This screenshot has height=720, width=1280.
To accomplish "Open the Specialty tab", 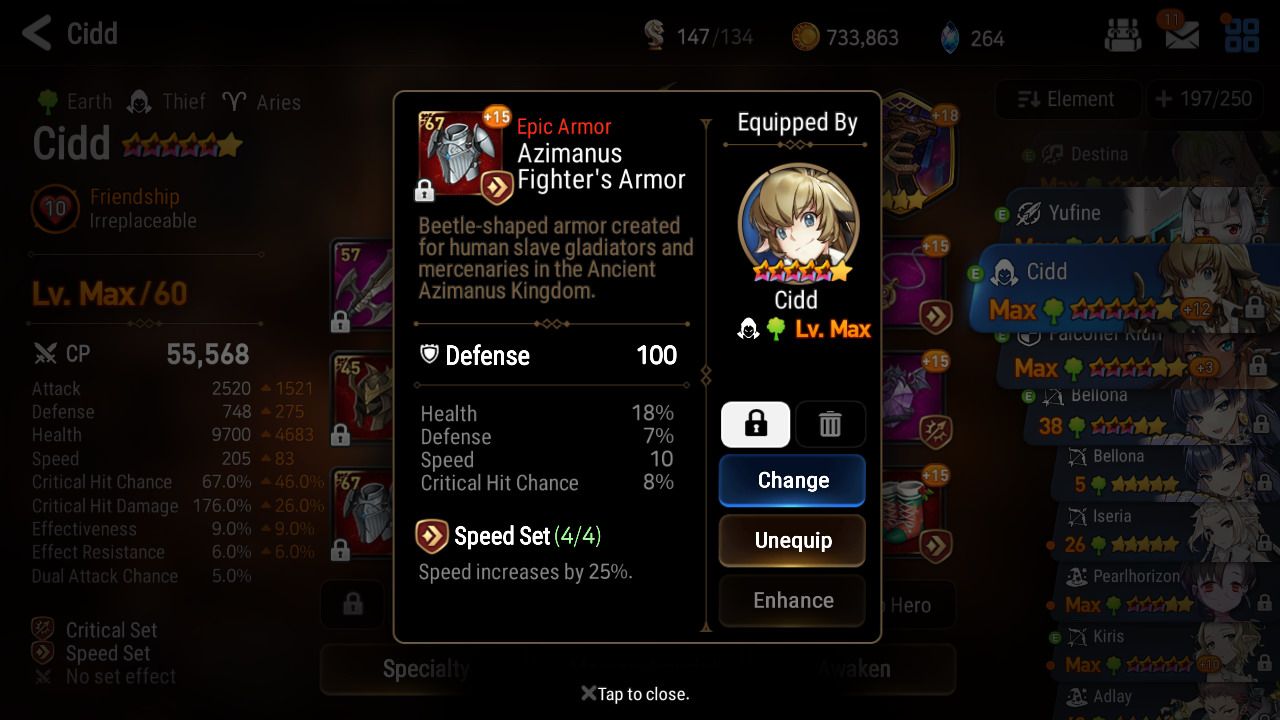I will [x=425, y=669].
